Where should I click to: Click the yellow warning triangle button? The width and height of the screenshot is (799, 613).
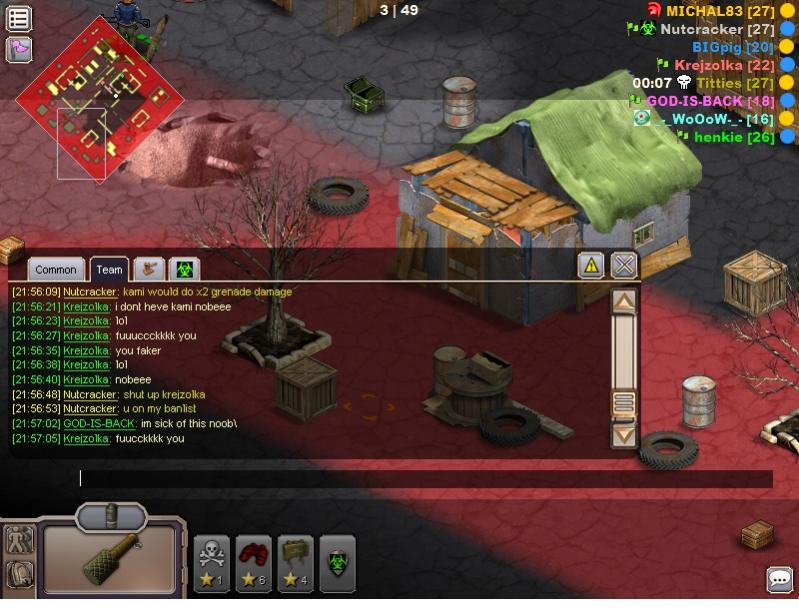tap(592, 265)
